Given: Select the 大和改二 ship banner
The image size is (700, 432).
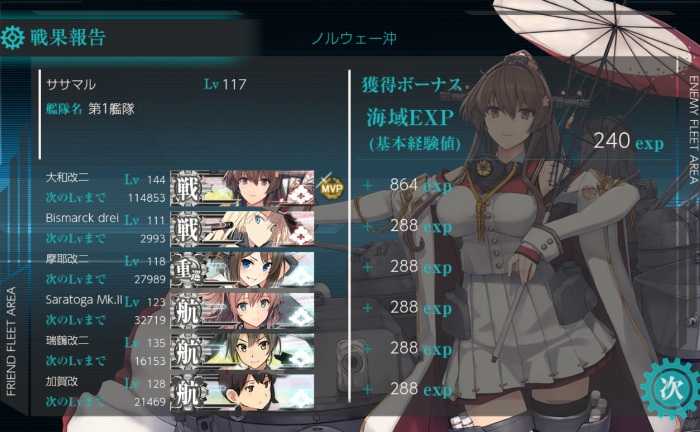Looking at the screenshot, I should (x=243, y=188).
